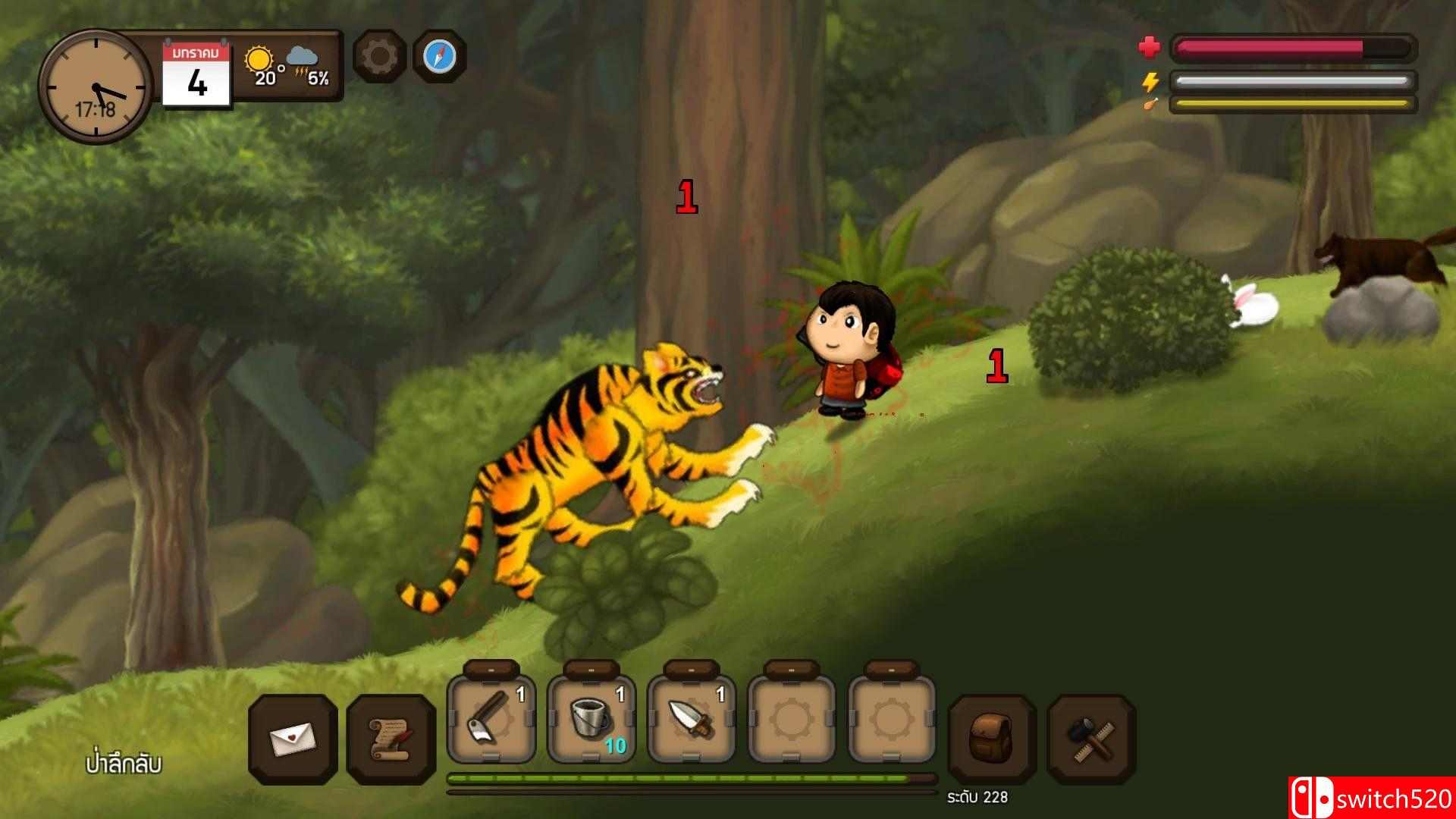Click the weather forecast indicator
This screenshot has height=819, width=1456.
coord(287,67)
